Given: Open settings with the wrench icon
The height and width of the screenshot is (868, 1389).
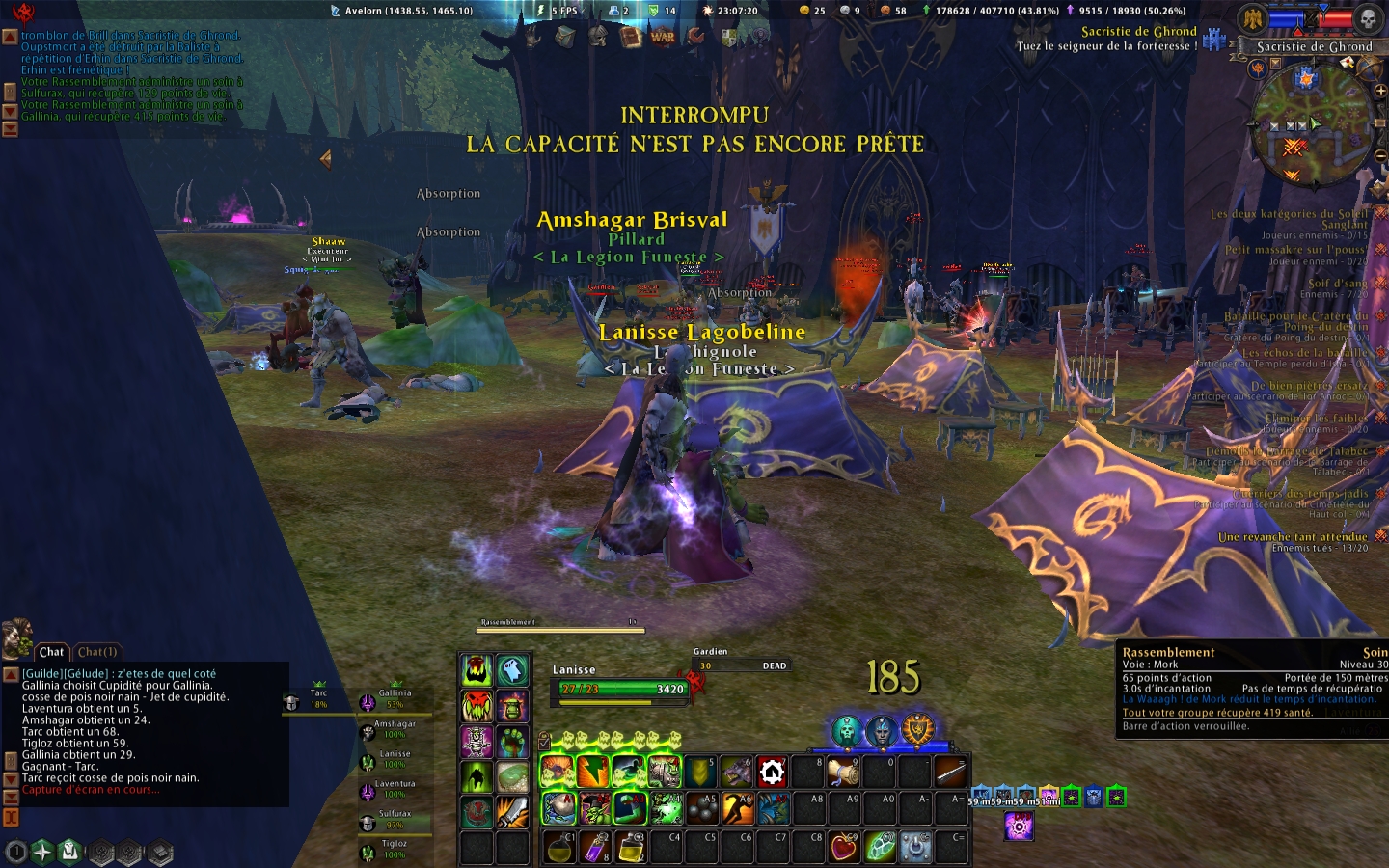Looking at the screenshot, I should 695,37.
